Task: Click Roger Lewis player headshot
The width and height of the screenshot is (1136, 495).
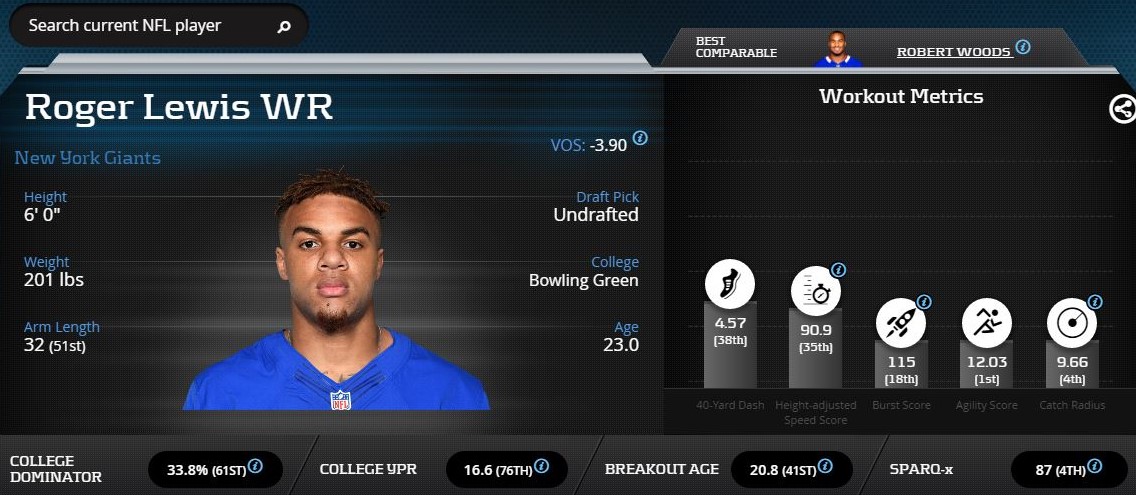Action: pyautogui.click(x=335, y=292)
